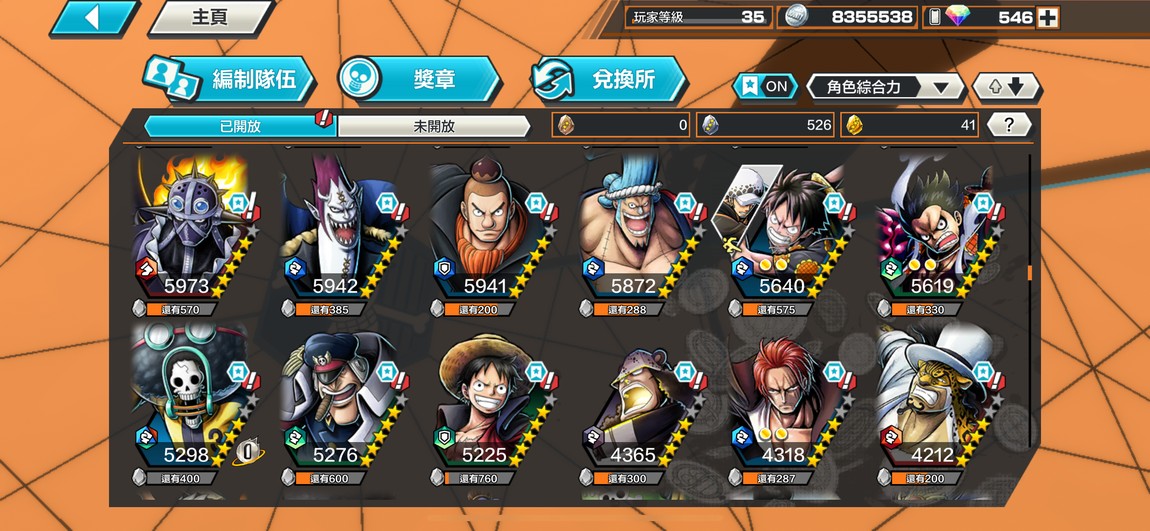Open 編制隊伍 team formation
1150x531 pixels.
coord(229,80)
